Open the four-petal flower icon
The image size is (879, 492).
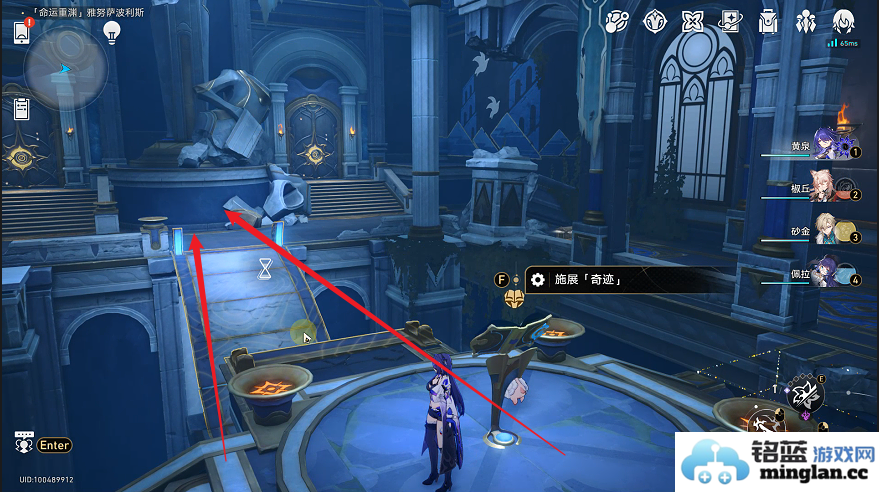click(x=692, y=21)
